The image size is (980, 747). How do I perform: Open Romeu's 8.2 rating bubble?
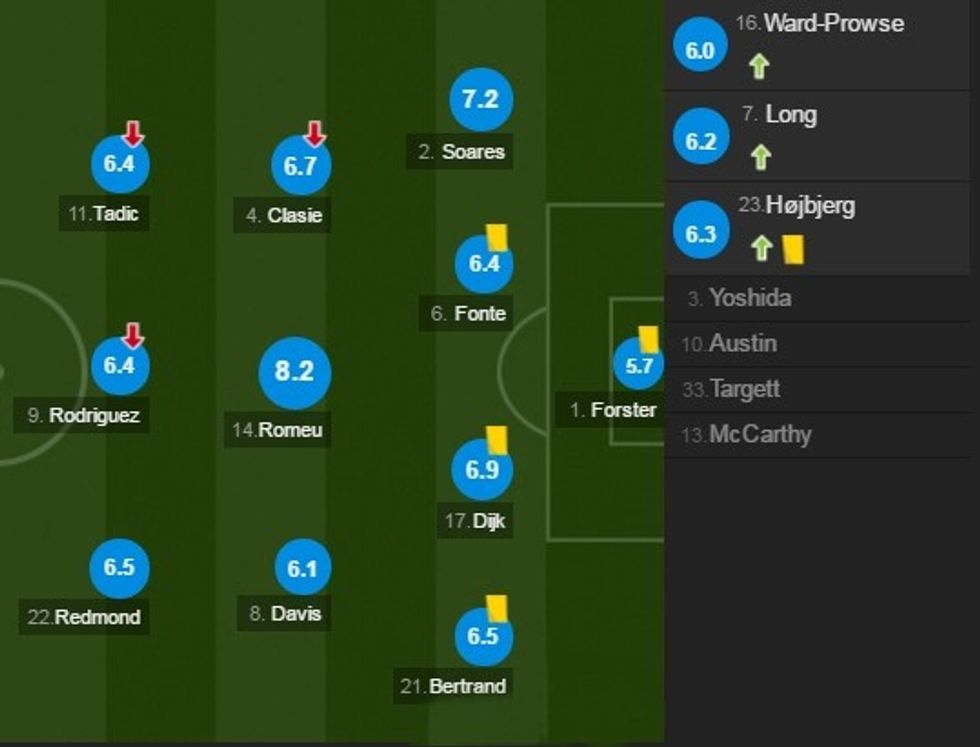point(294,372)
